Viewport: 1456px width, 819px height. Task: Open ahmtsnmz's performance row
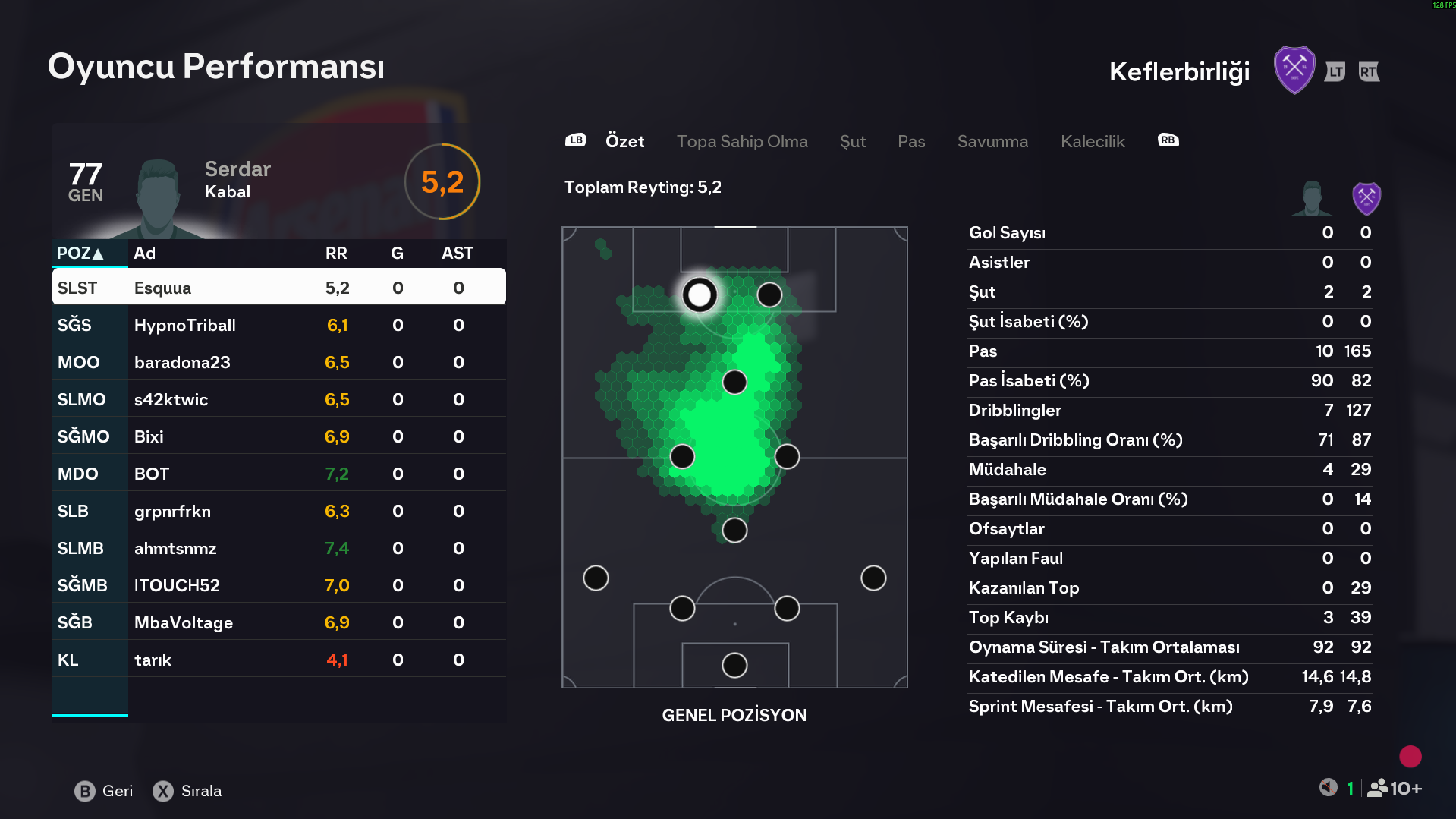pos(278,548)
